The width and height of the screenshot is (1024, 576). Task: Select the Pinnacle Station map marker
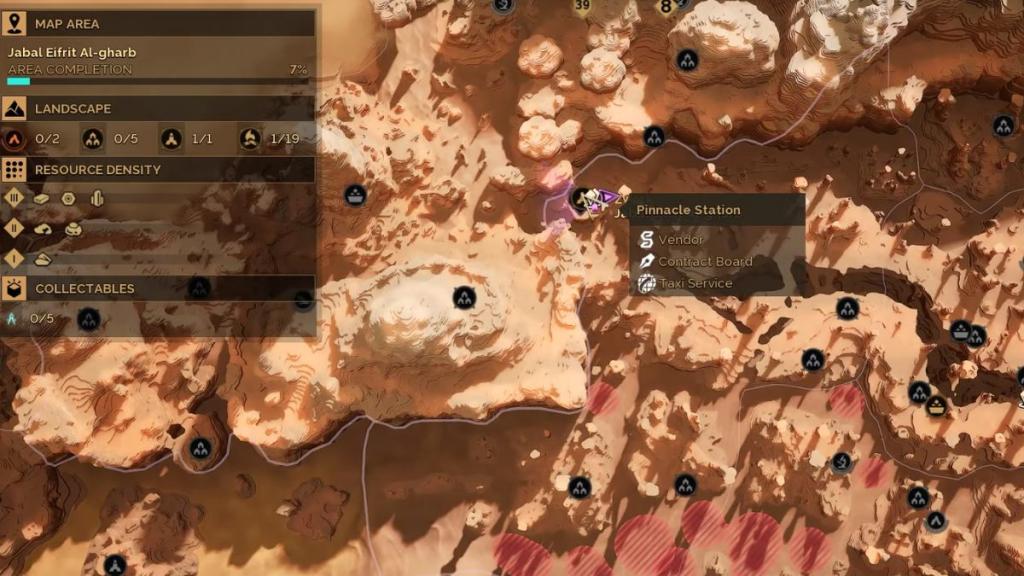coord(581,200)
